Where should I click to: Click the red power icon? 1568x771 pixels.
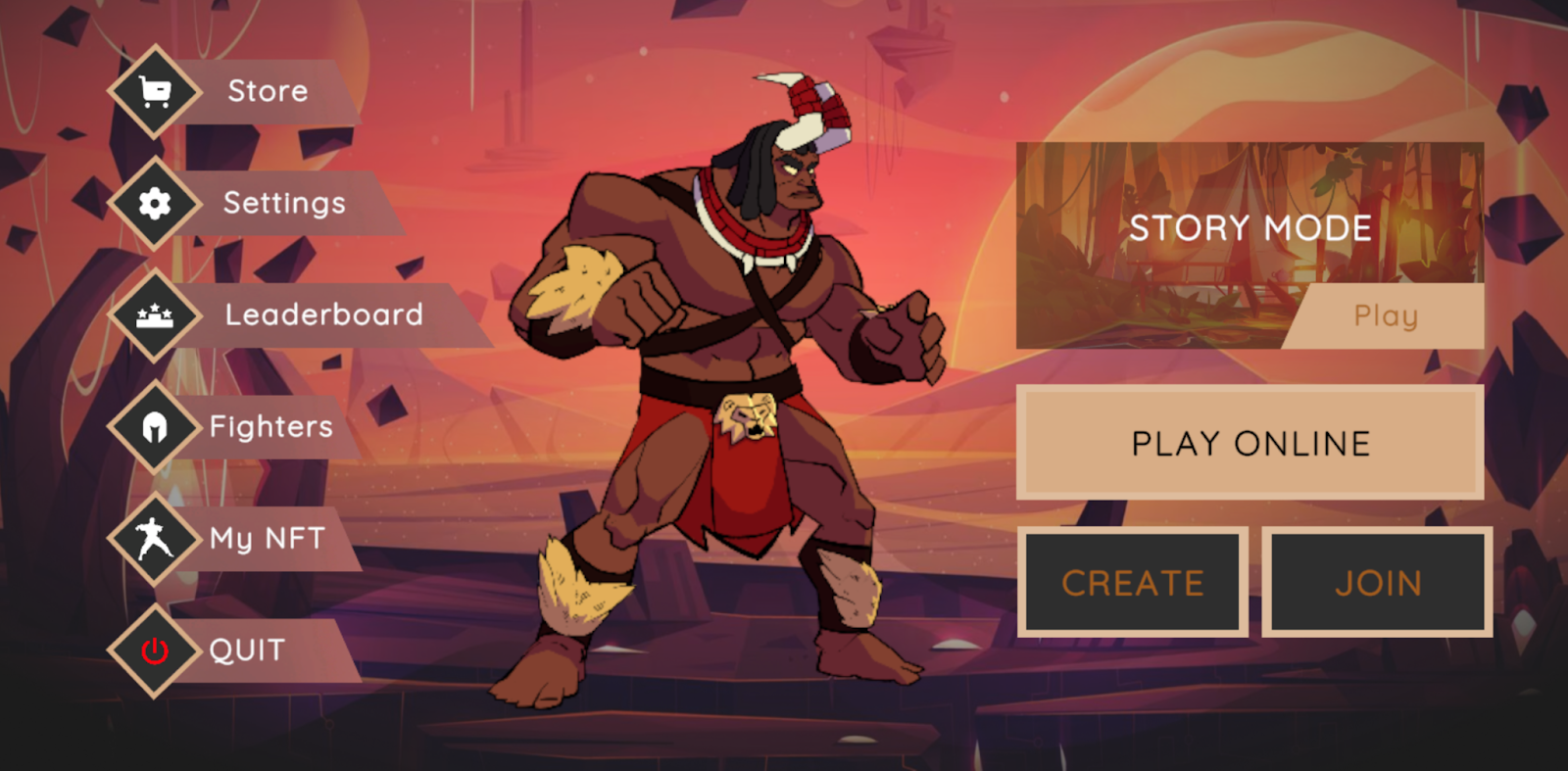(155, 651)
